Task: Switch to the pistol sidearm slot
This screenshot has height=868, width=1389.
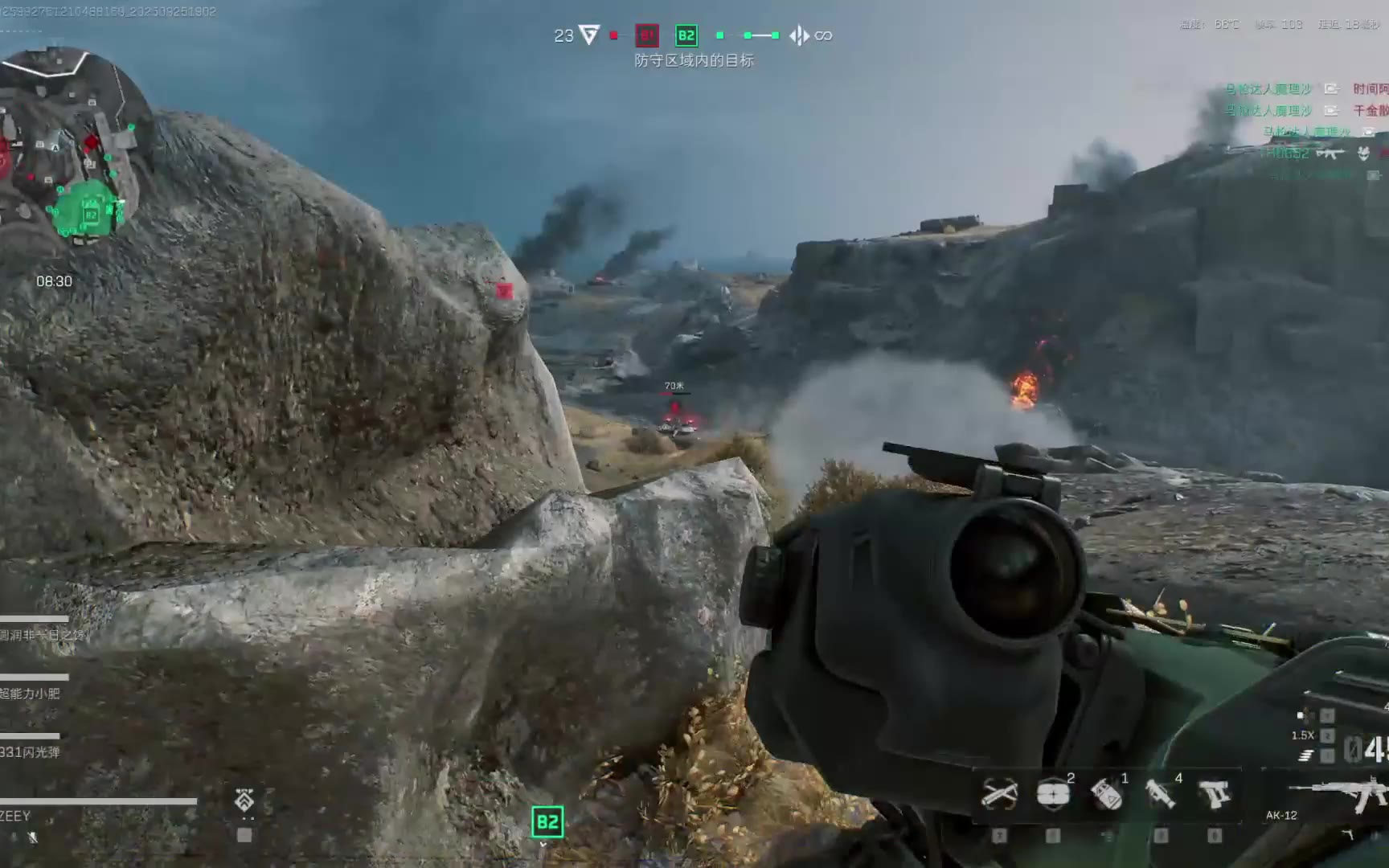Action: click(x=1214, y=794)
